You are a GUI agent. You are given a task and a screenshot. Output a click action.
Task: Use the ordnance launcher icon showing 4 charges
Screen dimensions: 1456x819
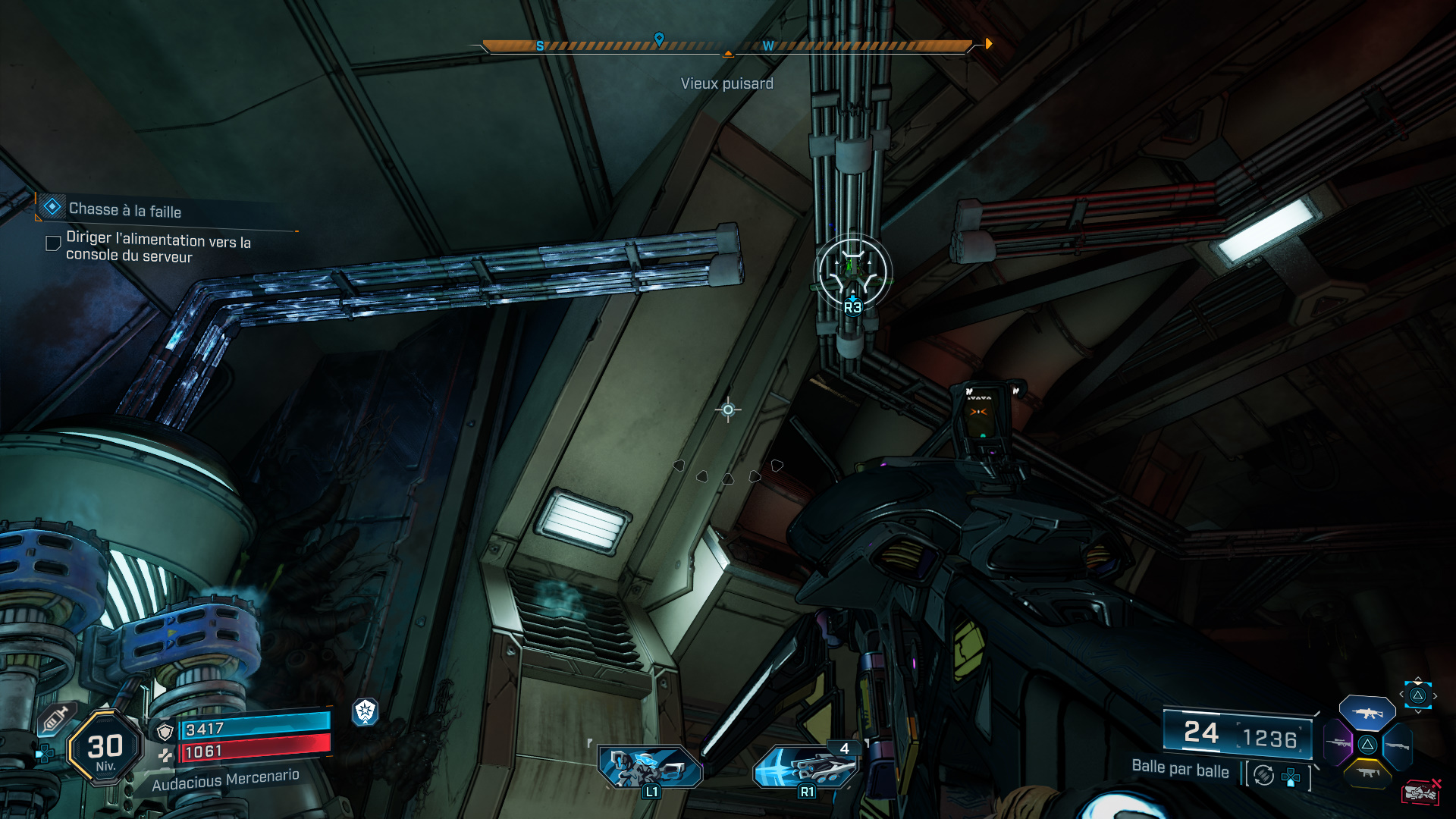(807, 766)
